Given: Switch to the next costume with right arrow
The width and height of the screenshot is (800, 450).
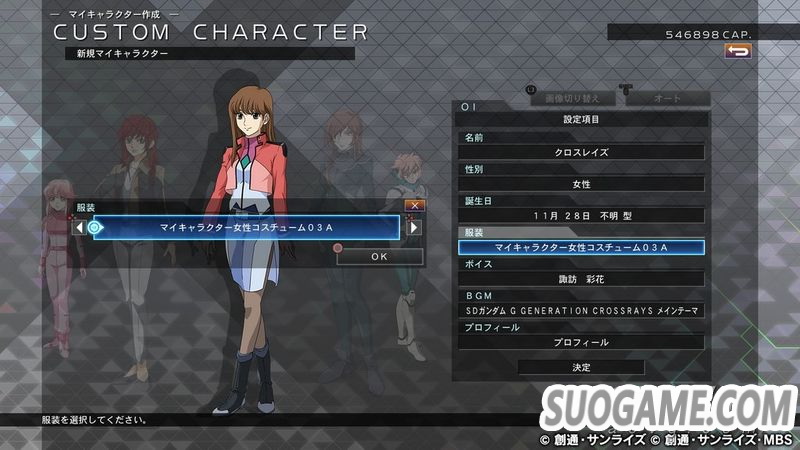Looking at the screenshot, I should [x=414, y=228].
